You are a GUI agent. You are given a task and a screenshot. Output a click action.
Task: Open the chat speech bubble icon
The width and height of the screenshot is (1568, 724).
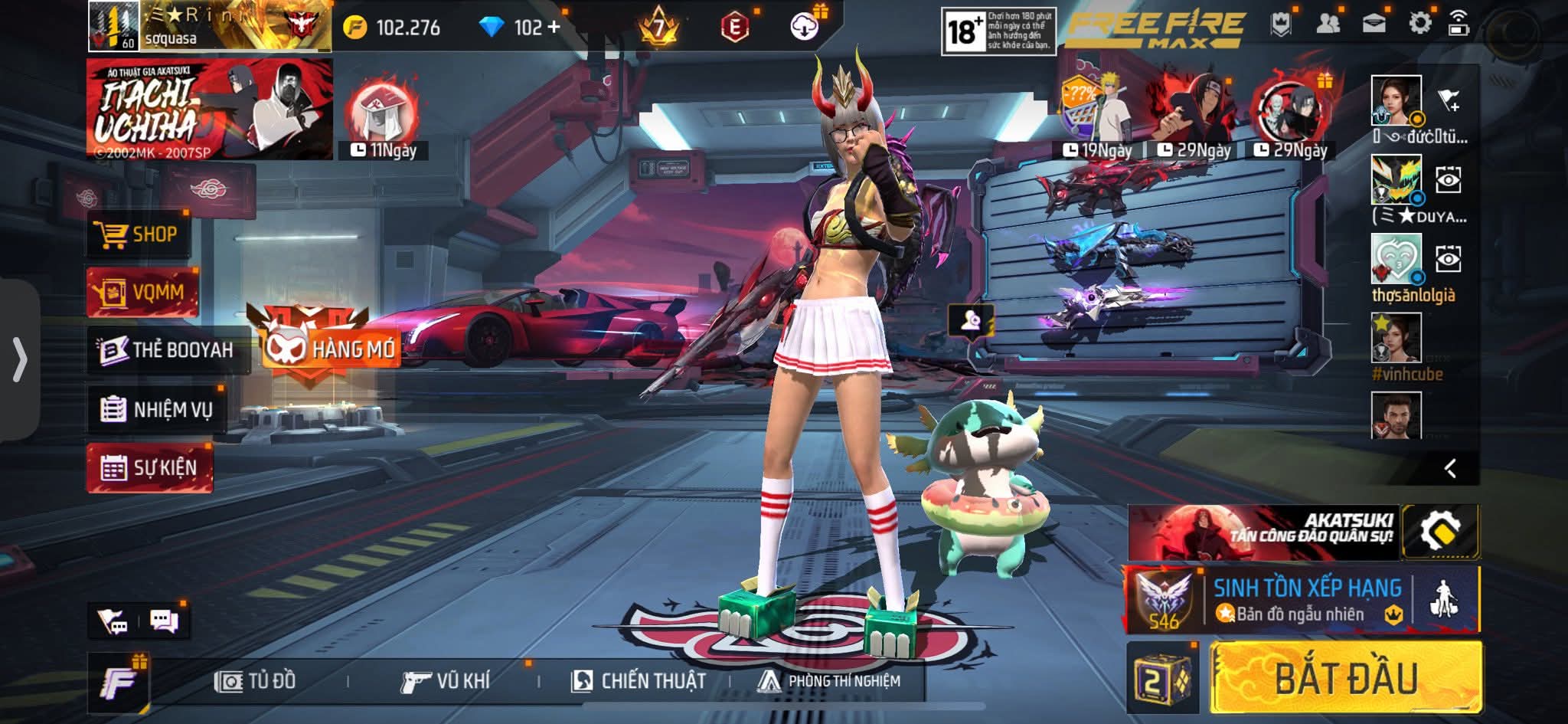pos(165,621)
